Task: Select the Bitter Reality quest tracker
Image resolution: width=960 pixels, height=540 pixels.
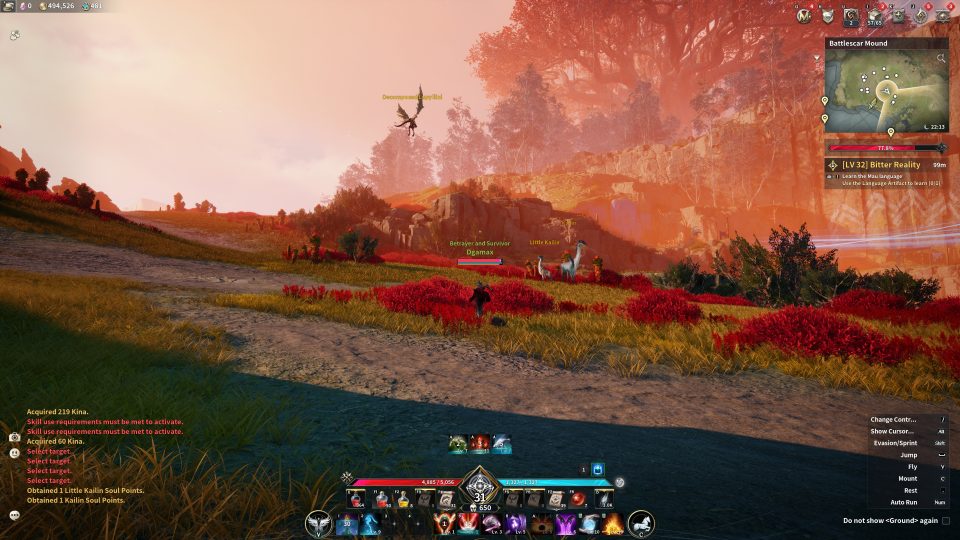Action: pos(885,164)
